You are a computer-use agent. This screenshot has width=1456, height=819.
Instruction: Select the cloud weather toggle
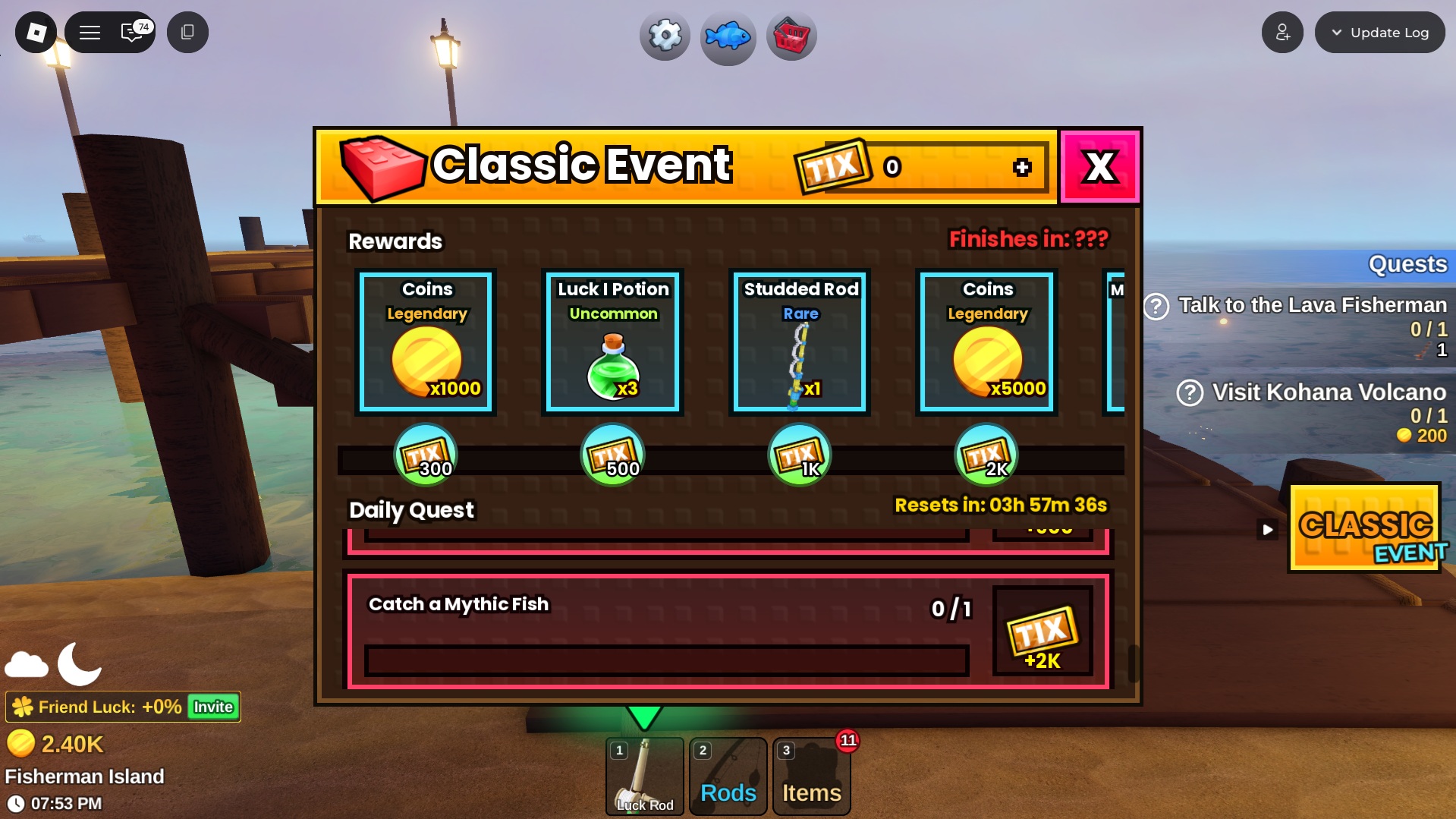[27, 666]
